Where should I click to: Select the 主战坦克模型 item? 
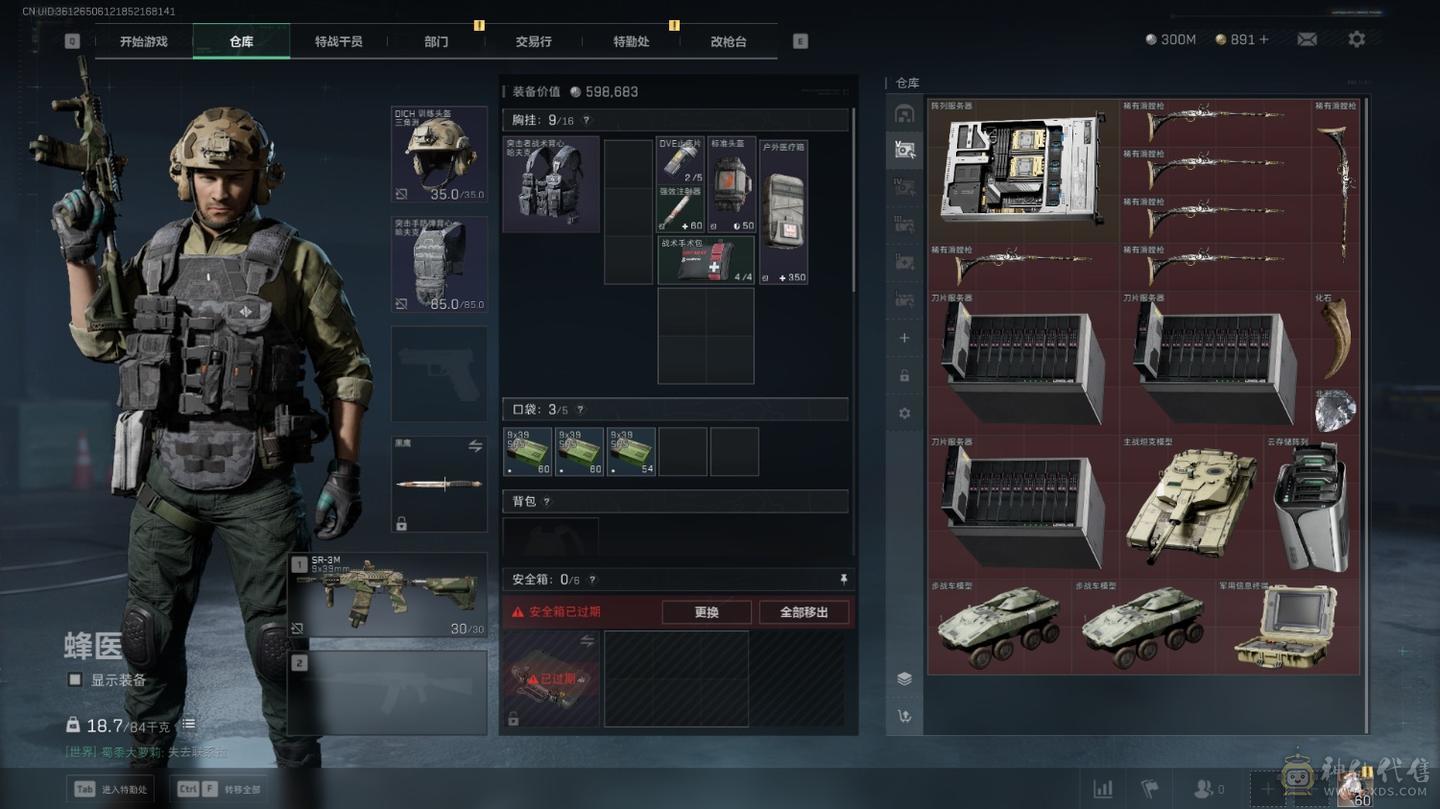tap(1190, 498)
